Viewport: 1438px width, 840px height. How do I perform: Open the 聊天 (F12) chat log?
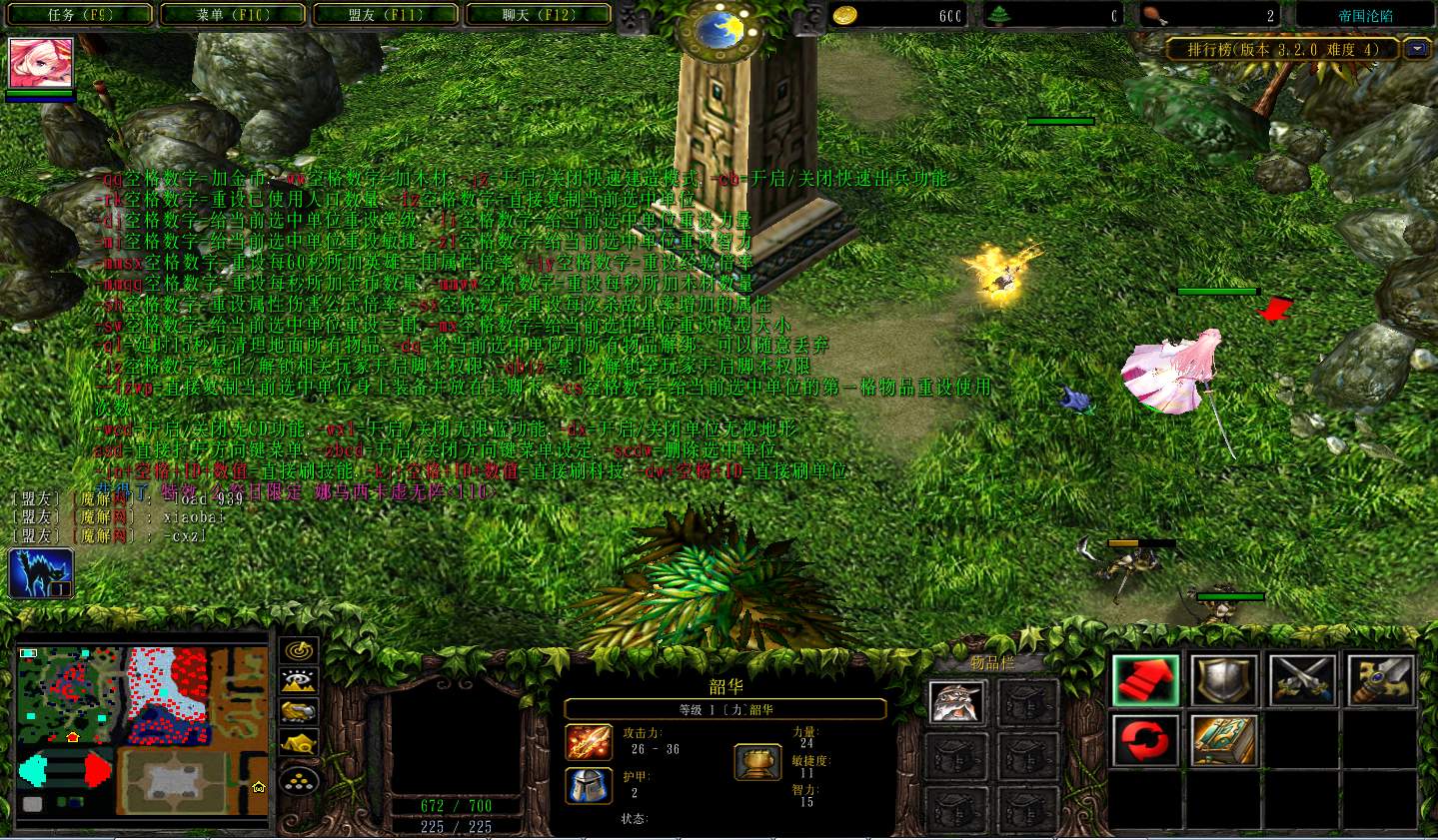click(x=539, y=15)
